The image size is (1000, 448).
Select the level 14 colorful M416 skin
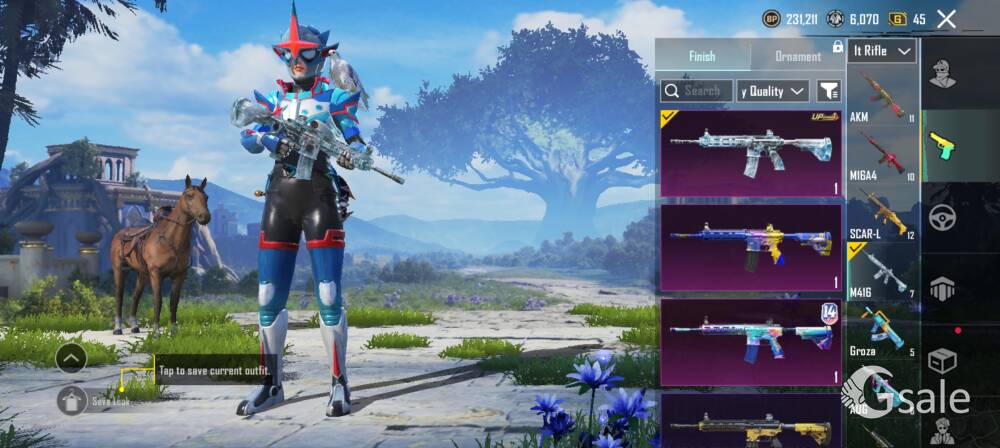point(750,342)
